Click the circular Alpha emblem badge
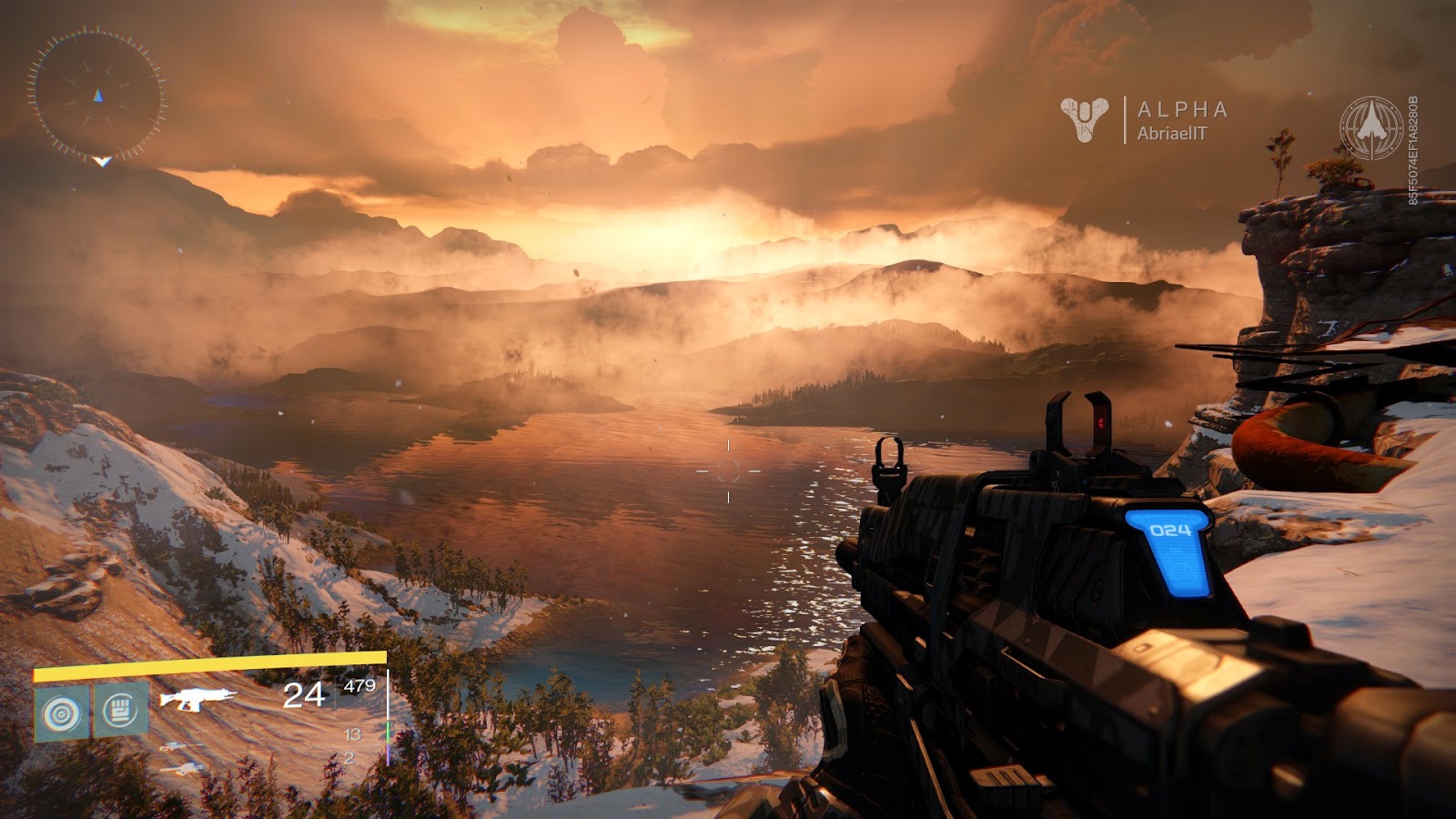 [x=1371, y=128]
